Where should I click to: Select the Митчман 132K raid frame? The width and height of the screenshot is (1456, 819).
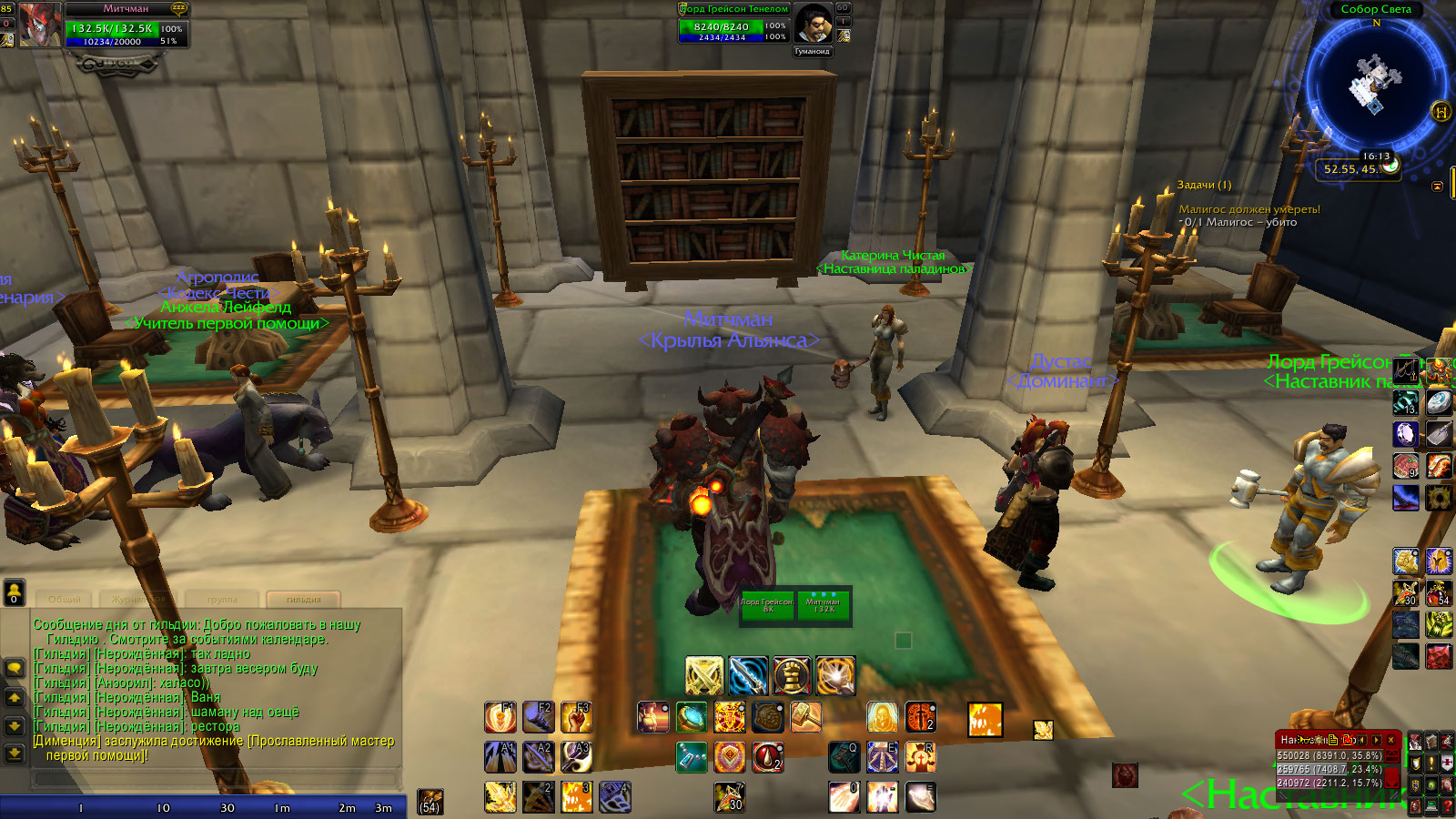[824, 605]
